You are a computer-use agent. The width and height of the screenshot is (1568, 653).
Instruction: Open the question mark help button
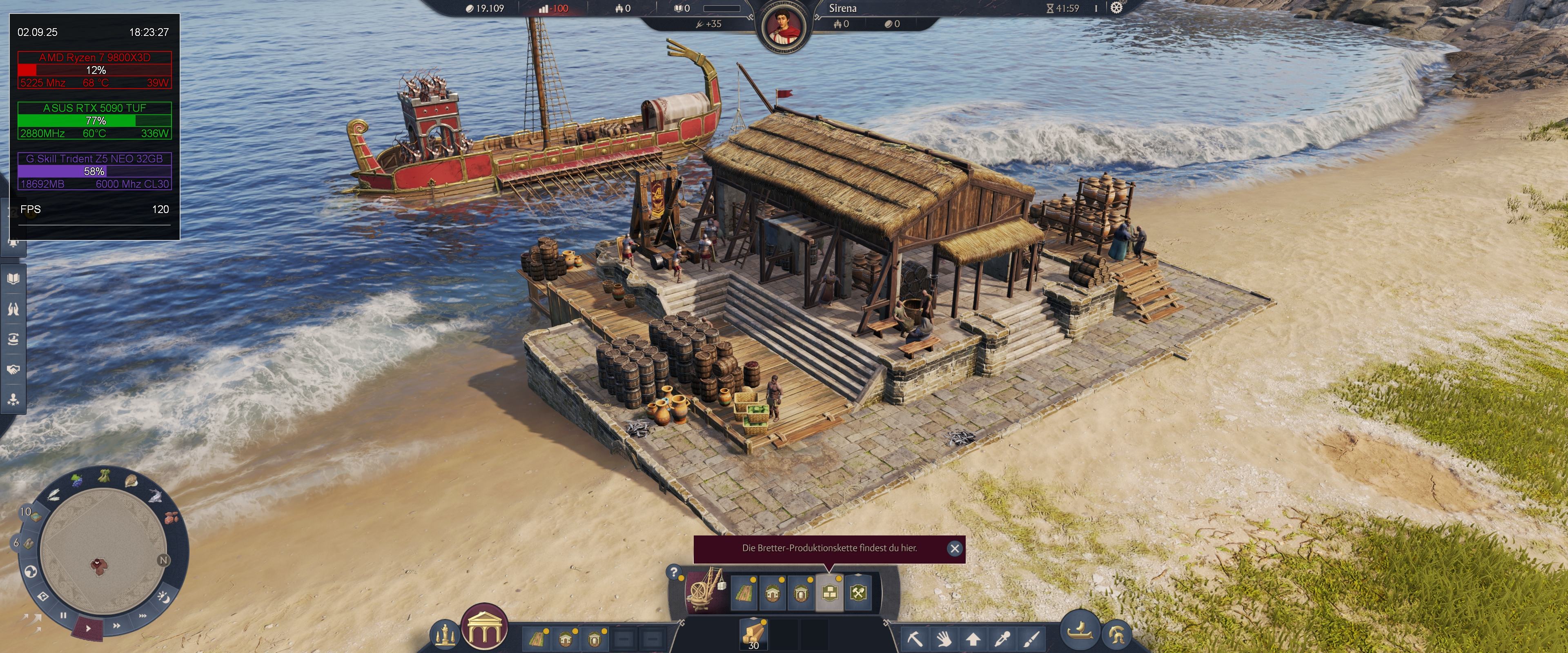[674, 572]
